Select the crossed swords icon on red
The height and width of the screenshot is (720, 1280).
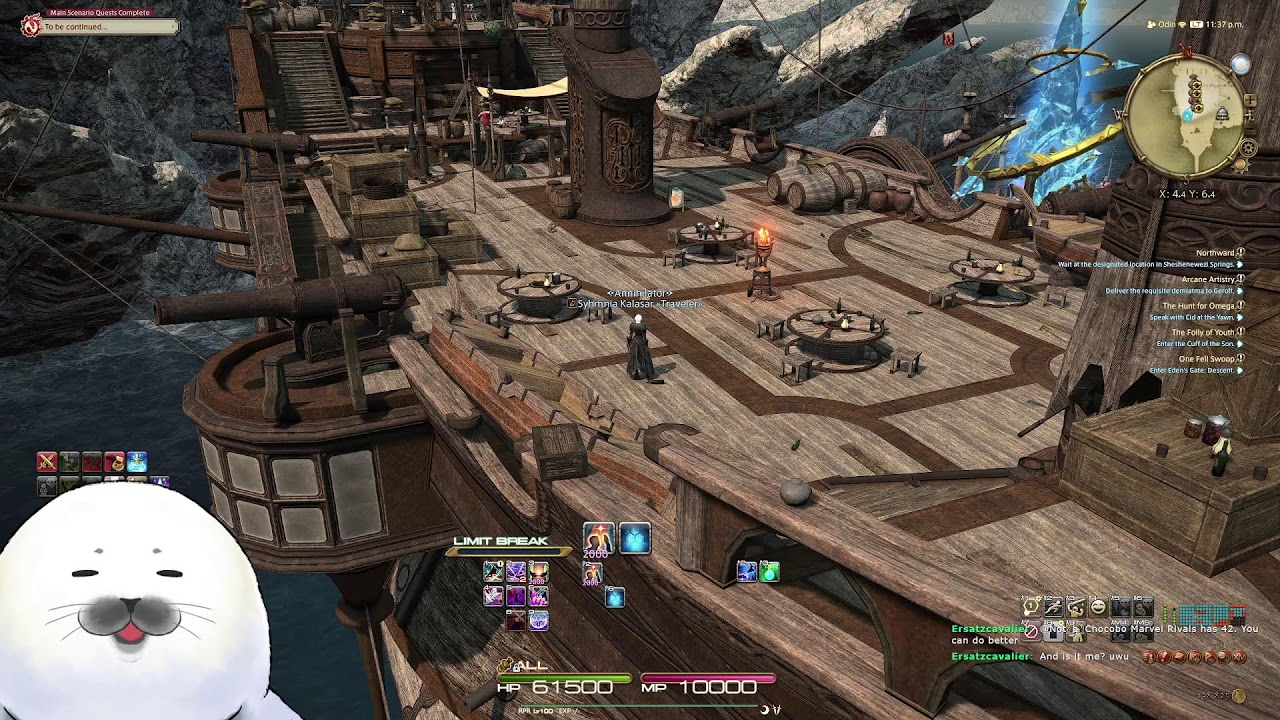point(47,461)
